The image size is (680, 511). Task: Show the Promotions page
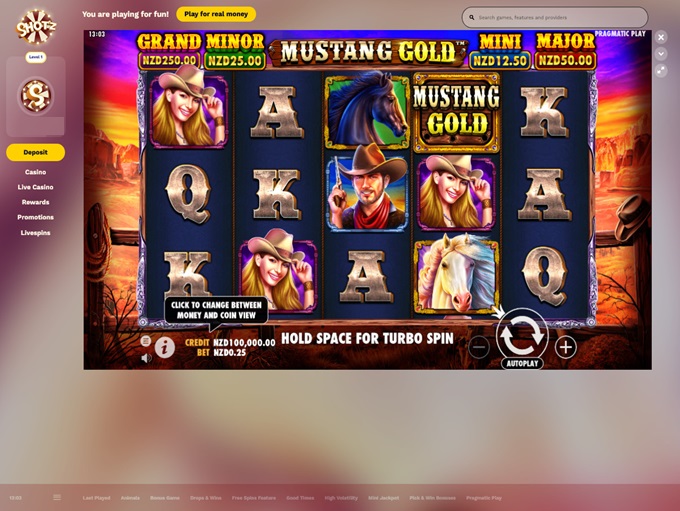point(36,217)
